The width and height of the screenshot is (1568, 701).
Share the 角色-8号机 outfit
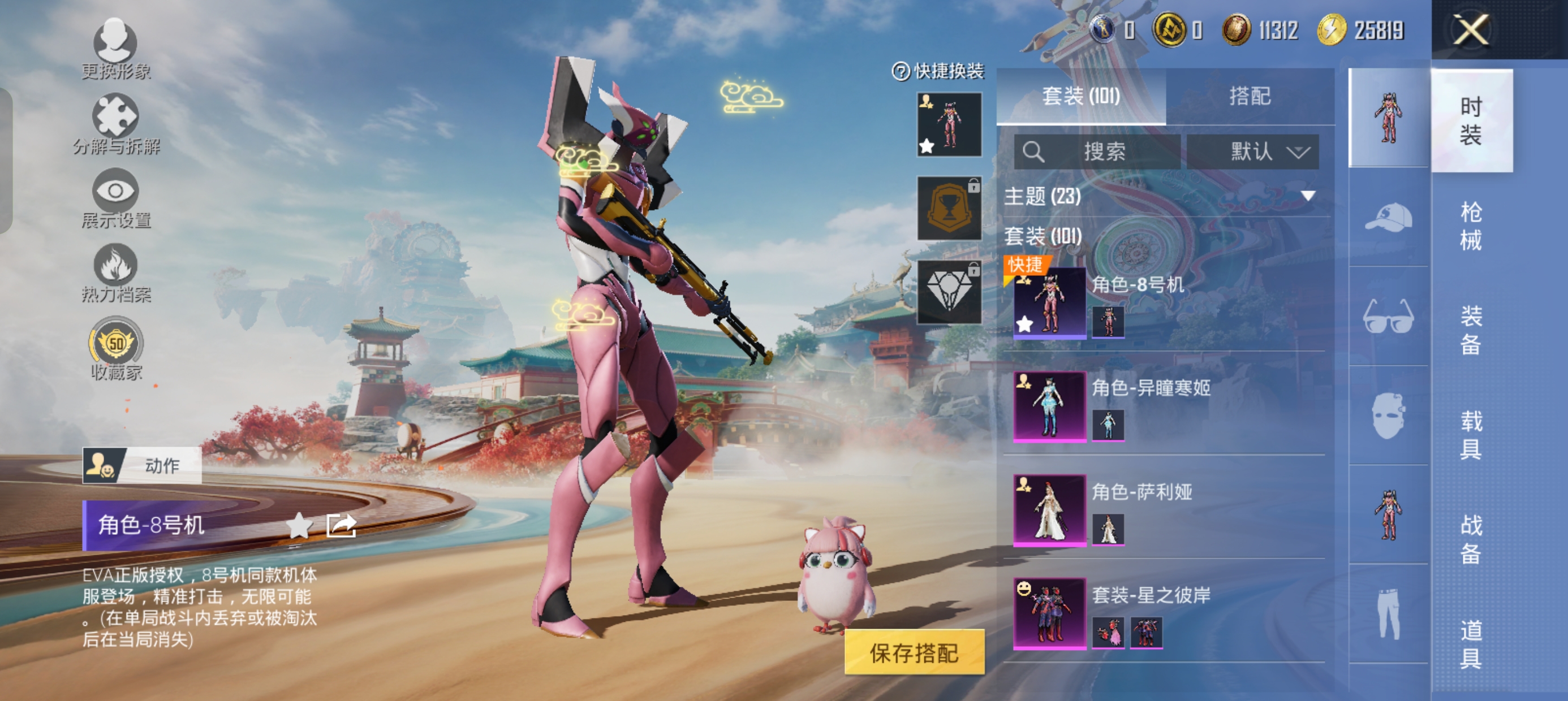click(x=341, y=525)
